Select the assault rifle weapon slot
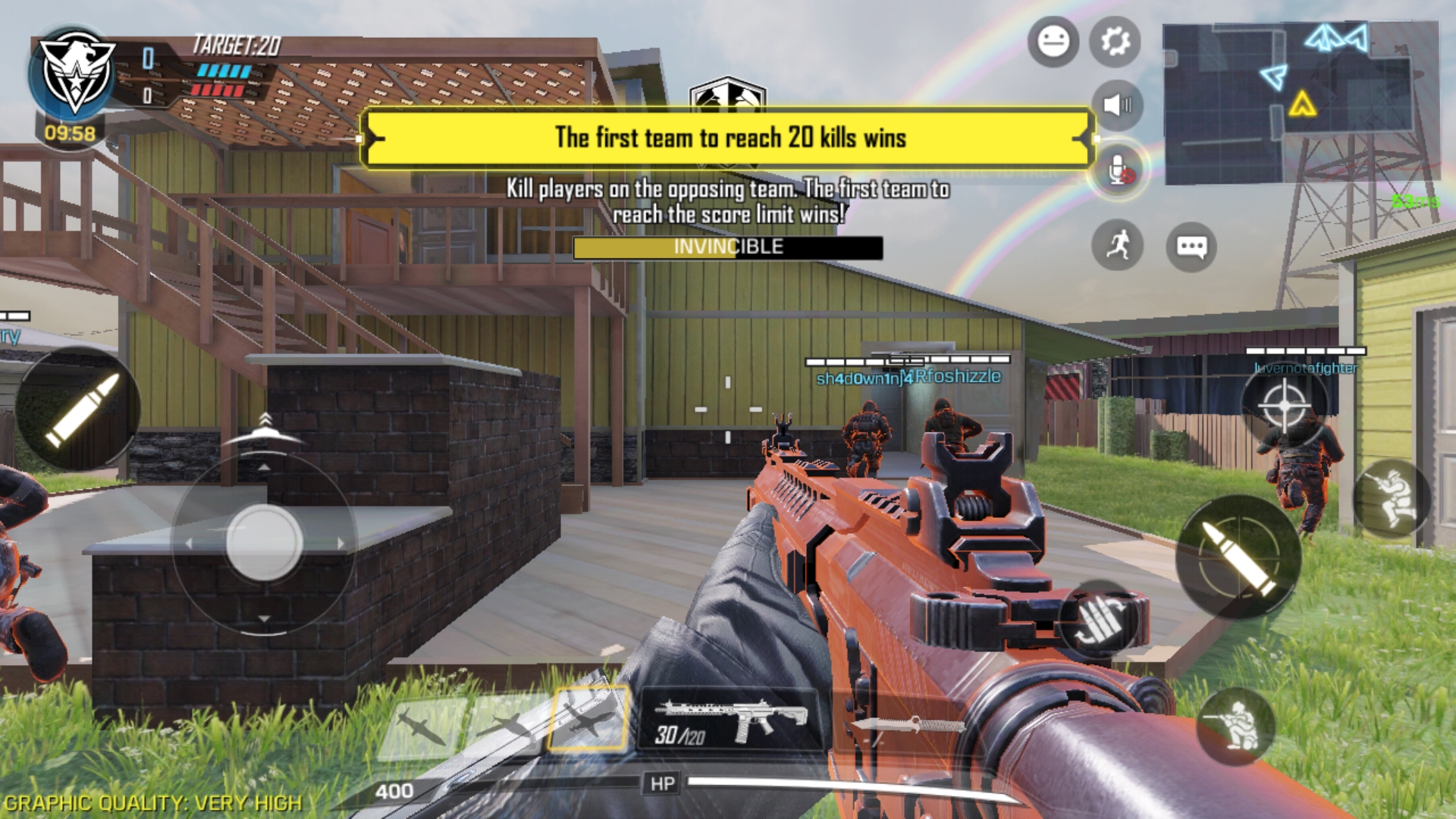The image size is (1456, 819). click(730, 720)
